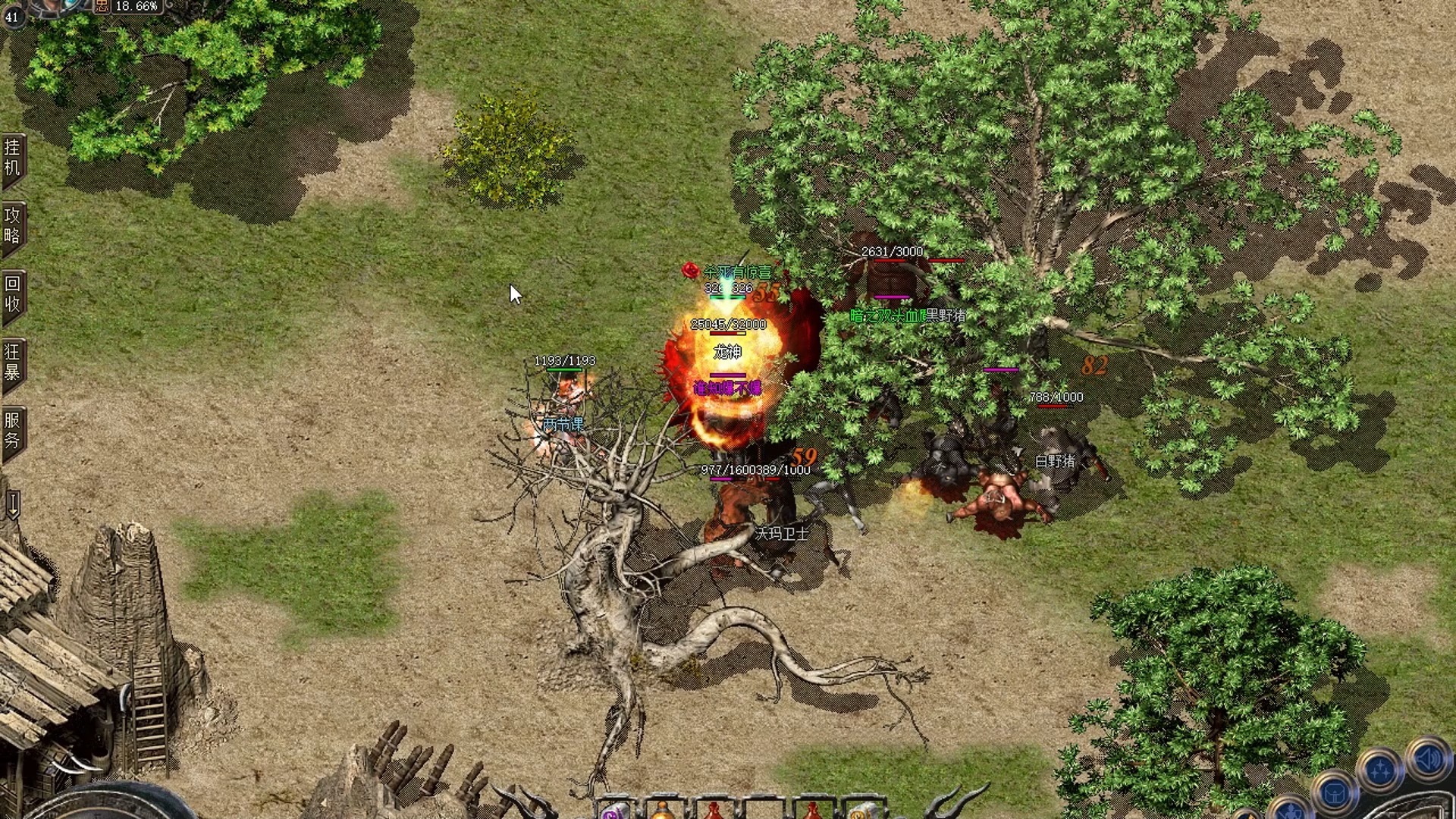Viewport: 1456px width, 819px height.
Task: Open the 回收 recycle side button
Action: (13, 293)
